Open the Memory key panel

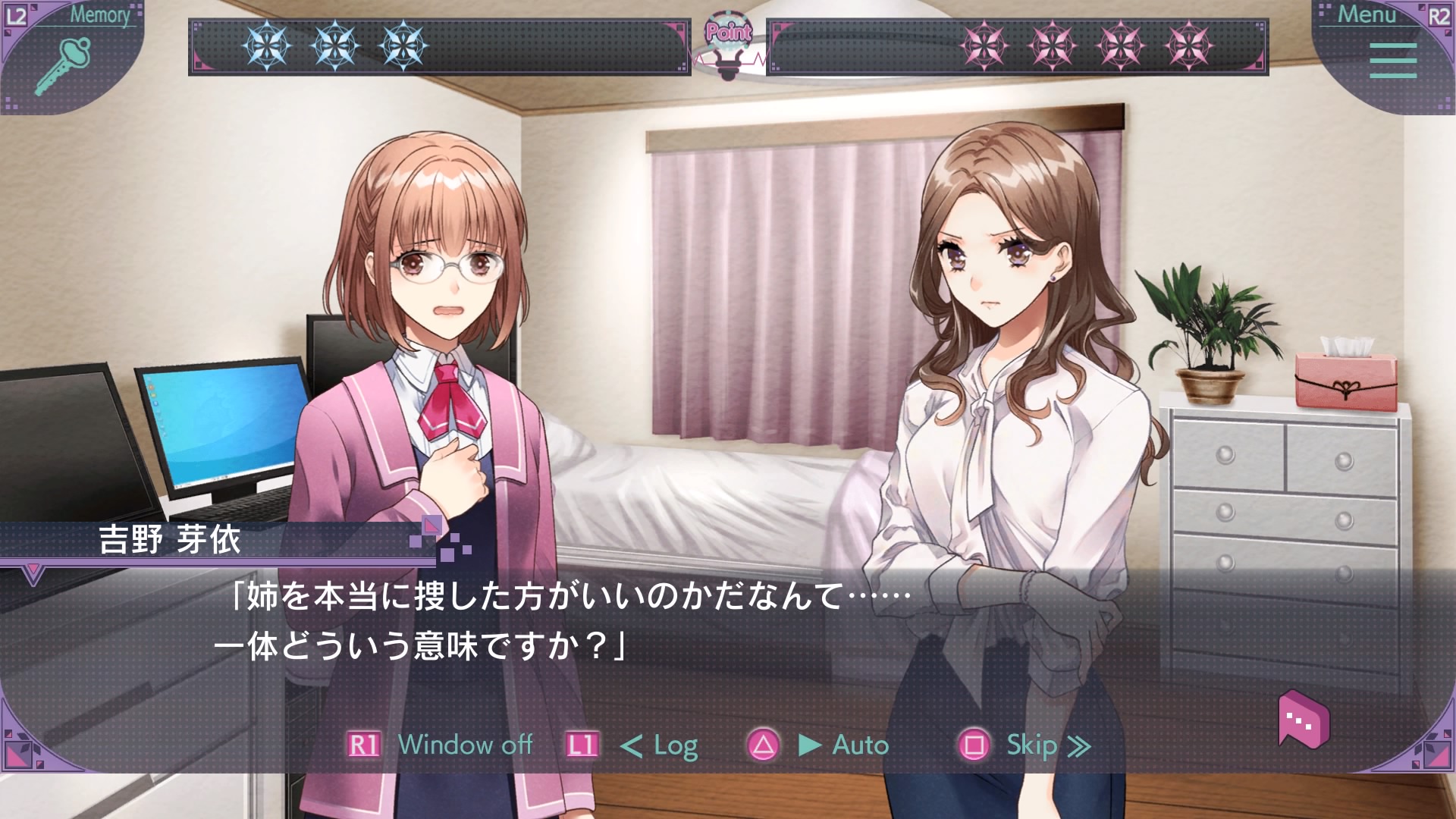tap(63, 64)
